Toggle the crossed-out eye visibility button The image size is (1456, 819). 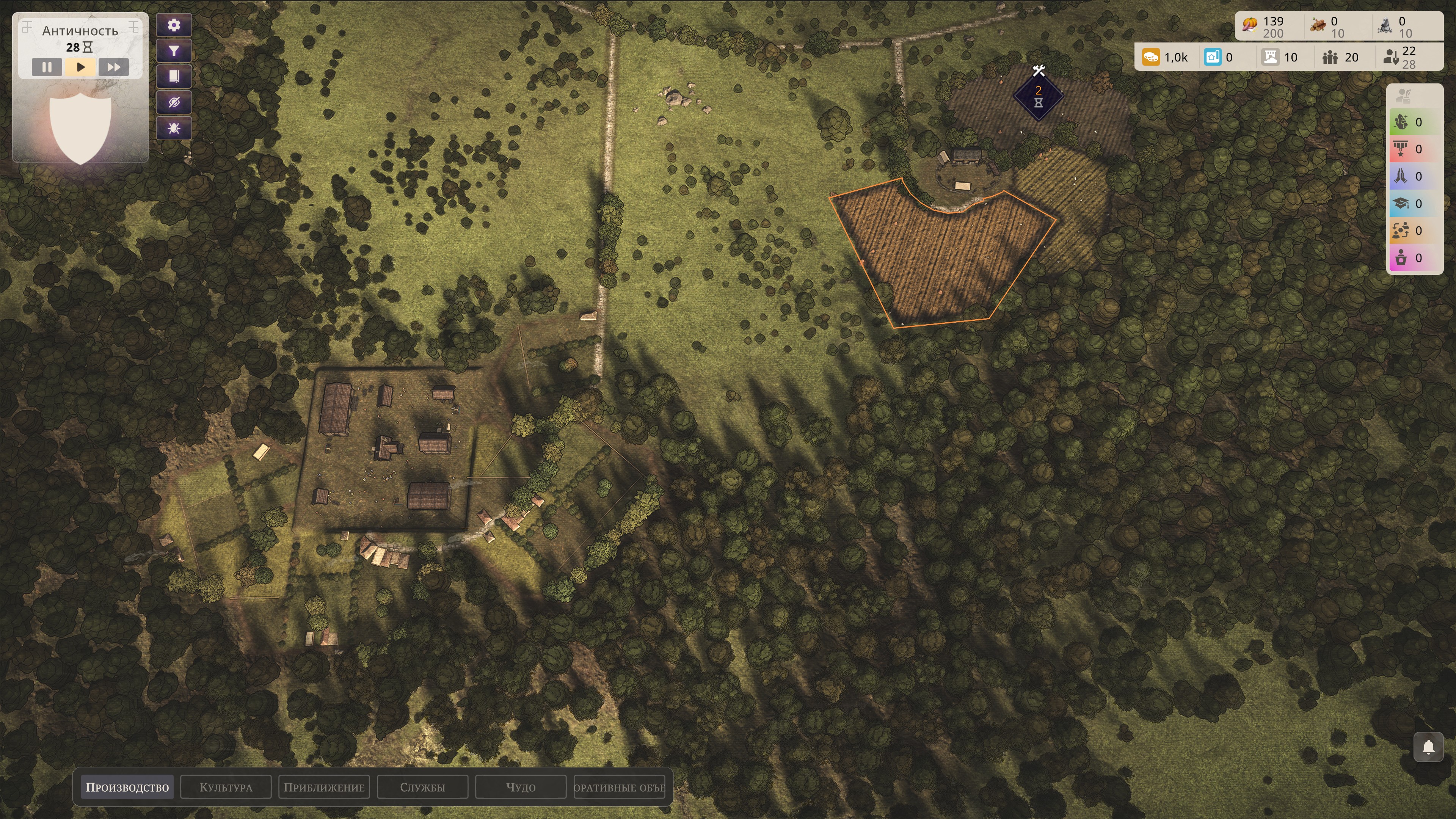174,103
